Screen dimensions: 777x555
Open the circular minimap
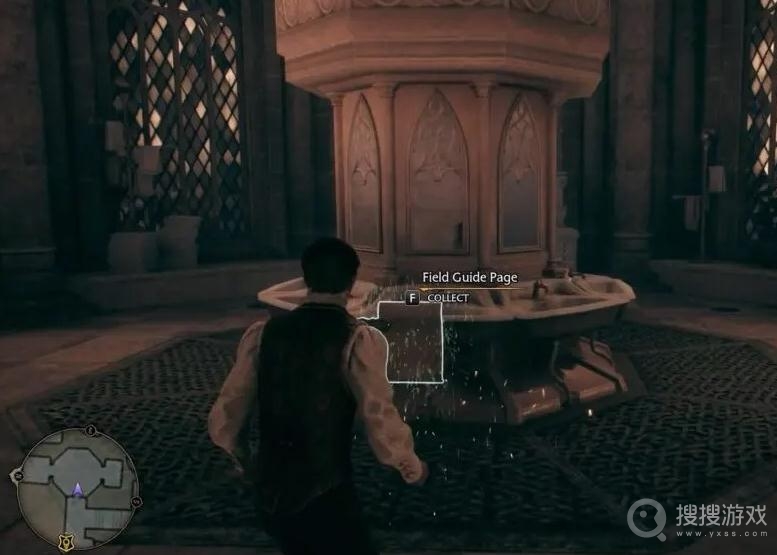pyautogui.click(x=78, y=489)
